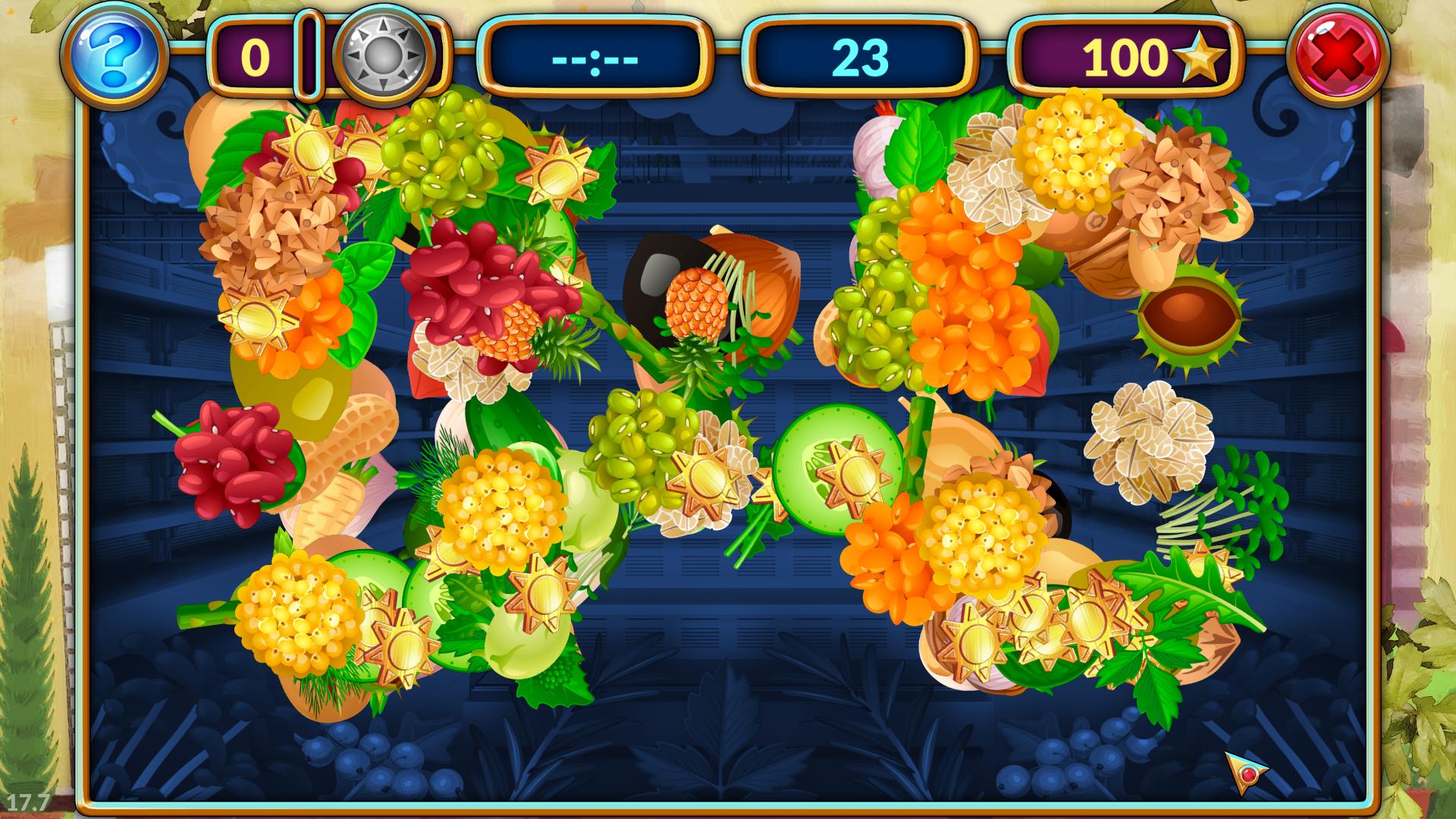The width and height of the screenshot is (1456, 819).
Task: Select the chestnut in its spiky green shell
Action: click(x=1192, y=320)
